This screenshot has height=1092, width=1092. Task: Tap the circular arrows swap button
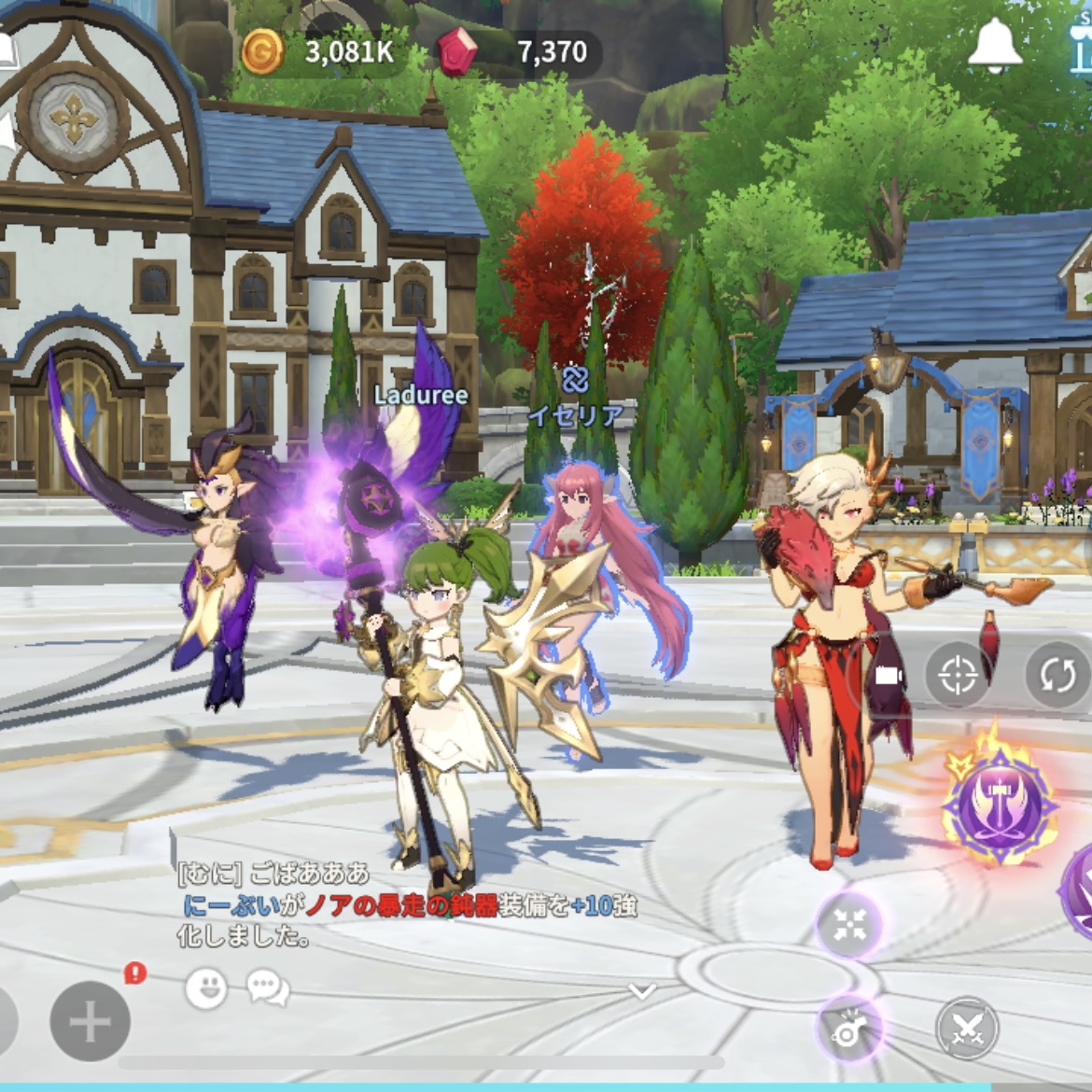1058,675
